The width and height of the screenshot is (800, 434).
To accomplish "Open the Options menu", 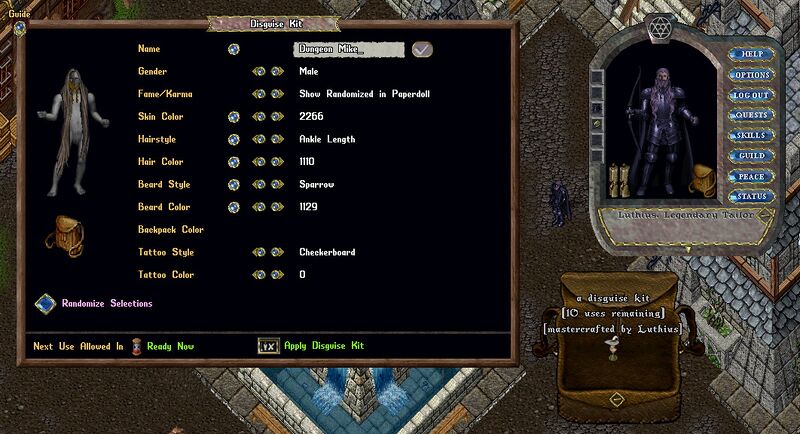I will (752, 75).
